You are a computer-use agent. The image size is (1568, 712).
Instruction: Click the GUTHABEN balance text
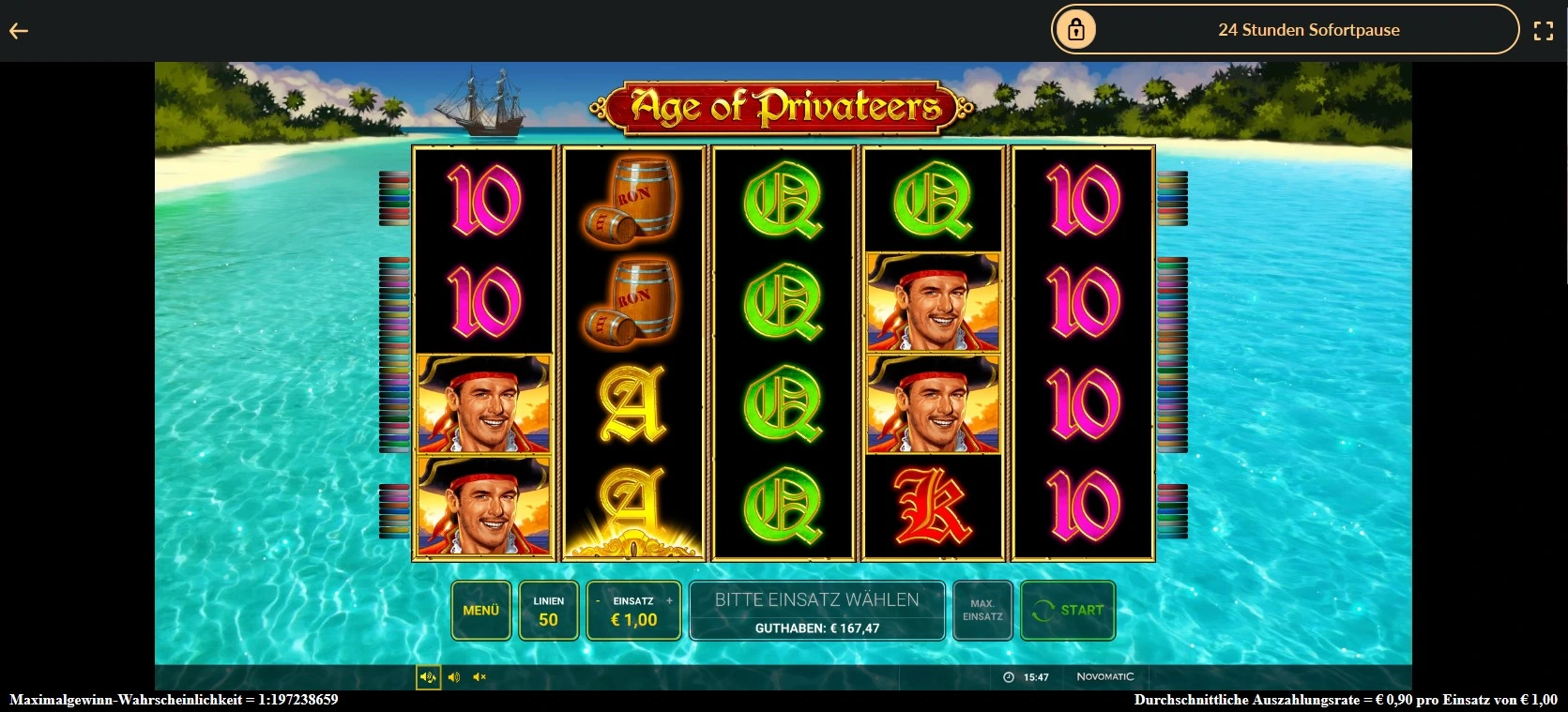[815, 627]
